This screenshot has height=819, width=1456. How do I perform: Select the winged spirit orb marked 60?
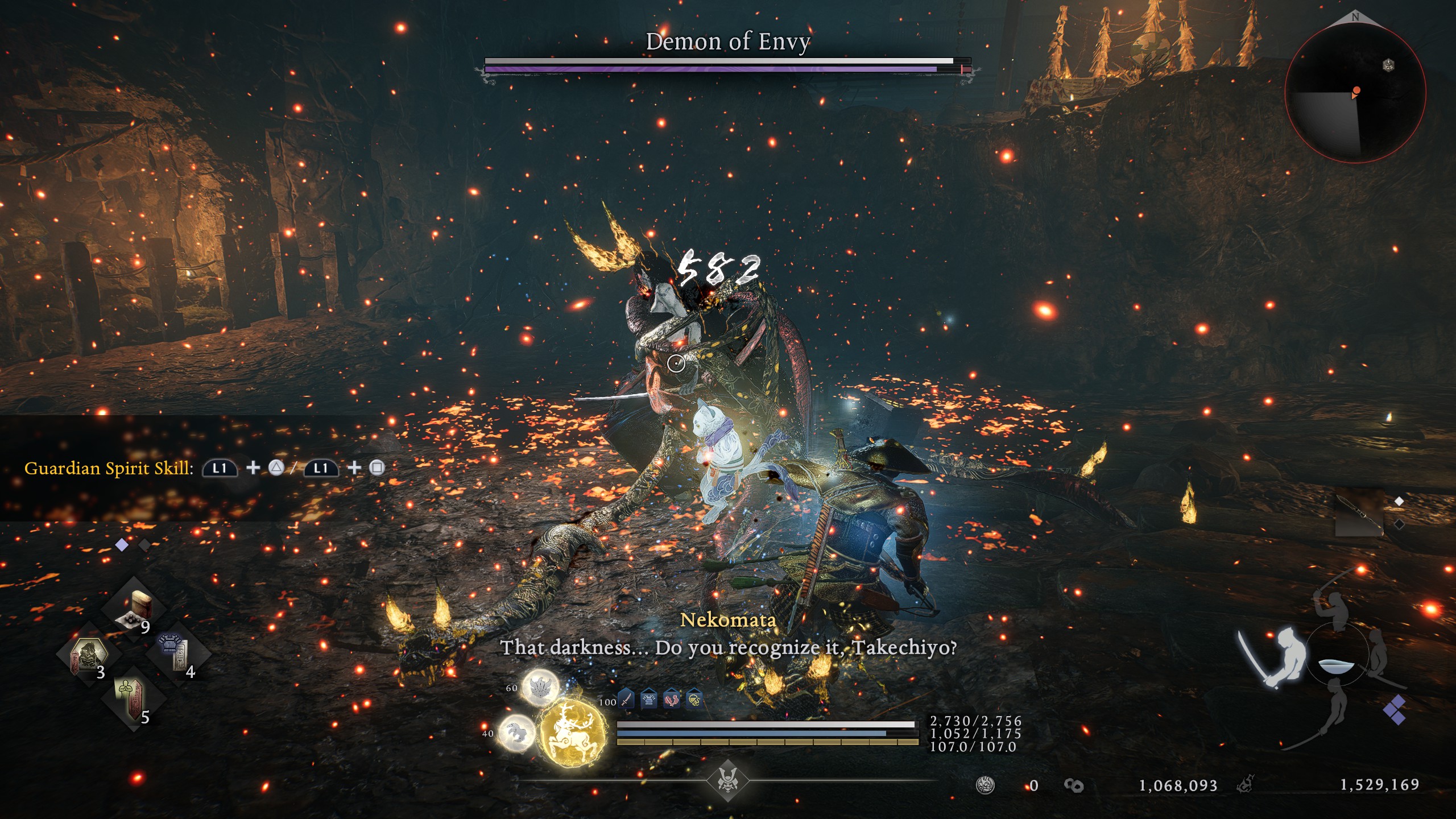coord(540,688)
